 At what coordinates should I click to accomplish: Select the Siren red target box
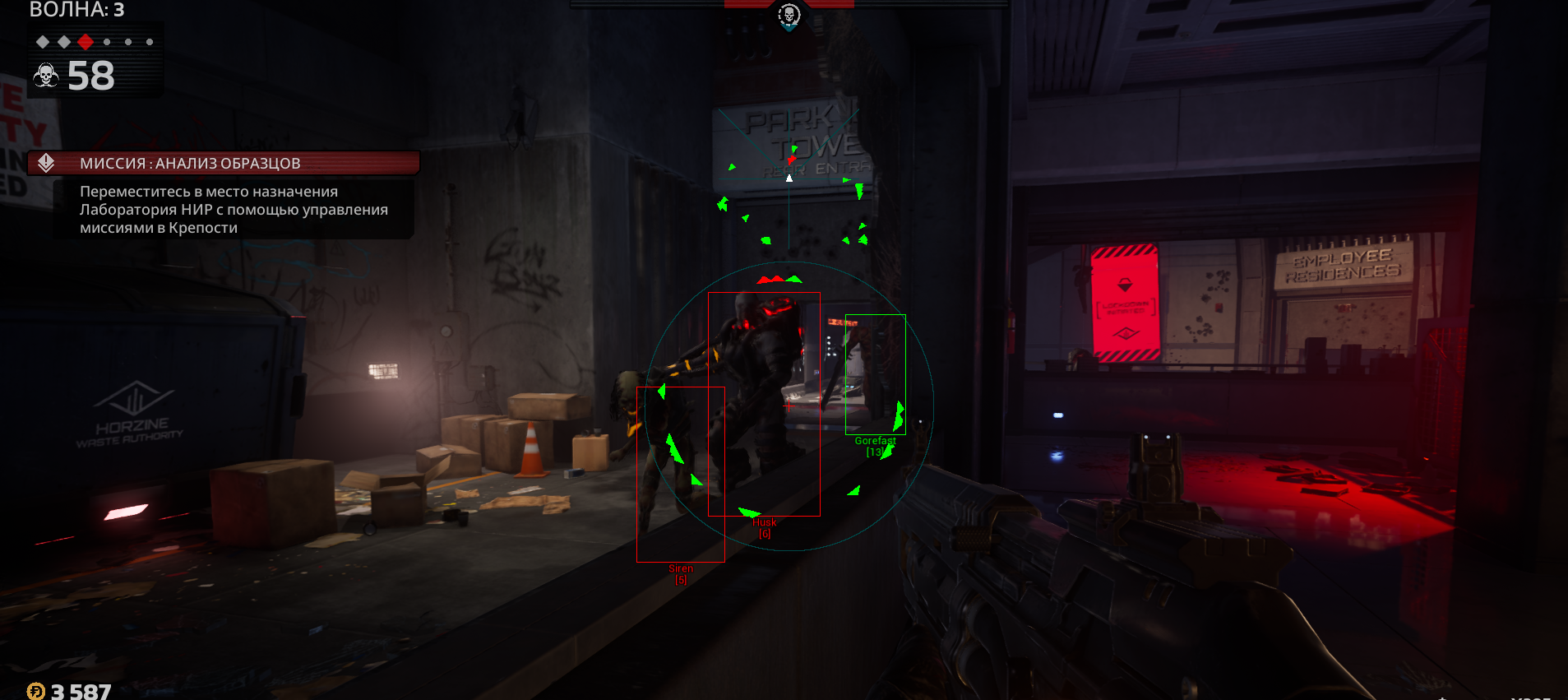[680, 474]
